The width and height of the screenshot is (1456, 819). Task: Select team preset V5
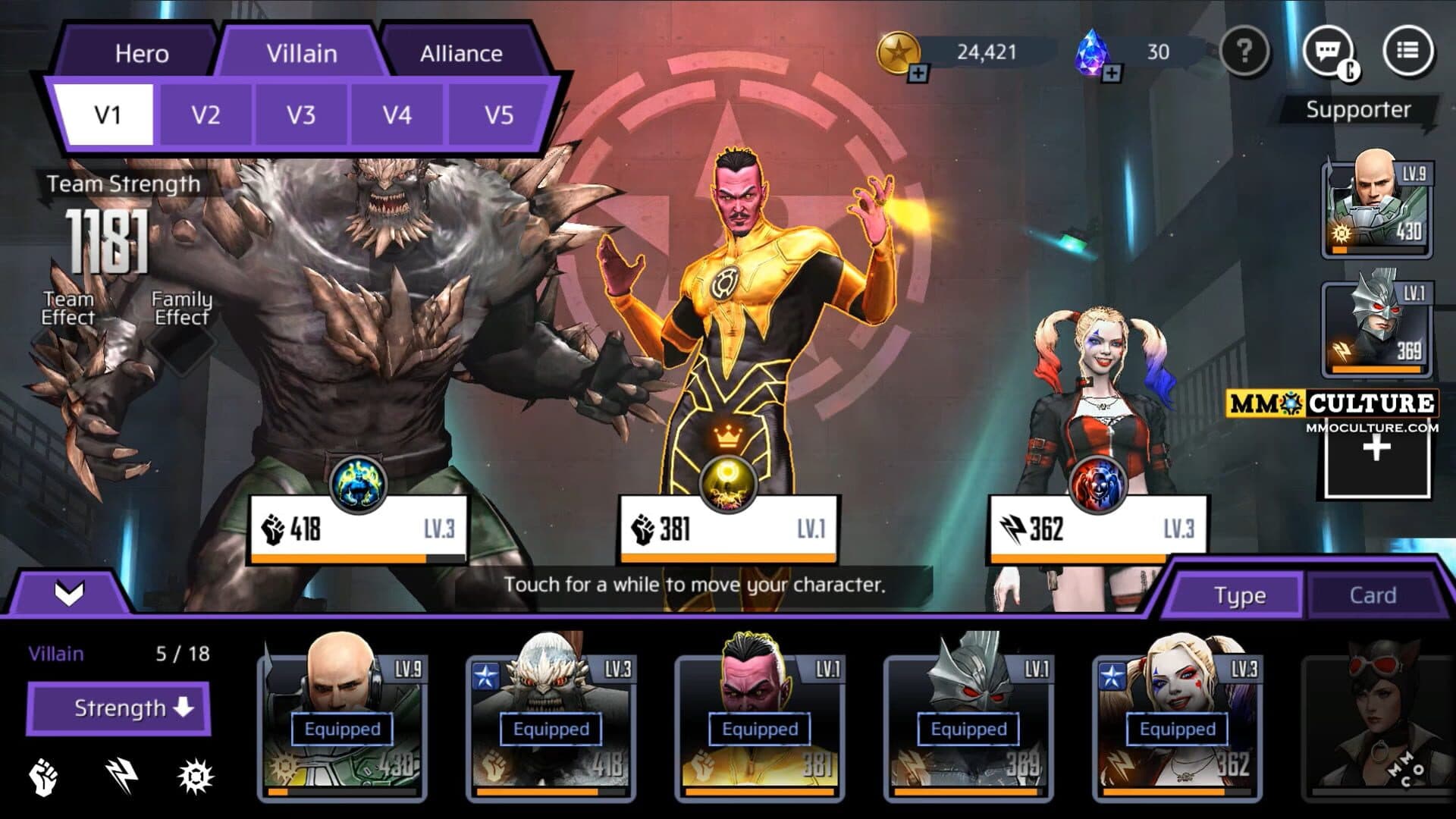pos(498,115)
